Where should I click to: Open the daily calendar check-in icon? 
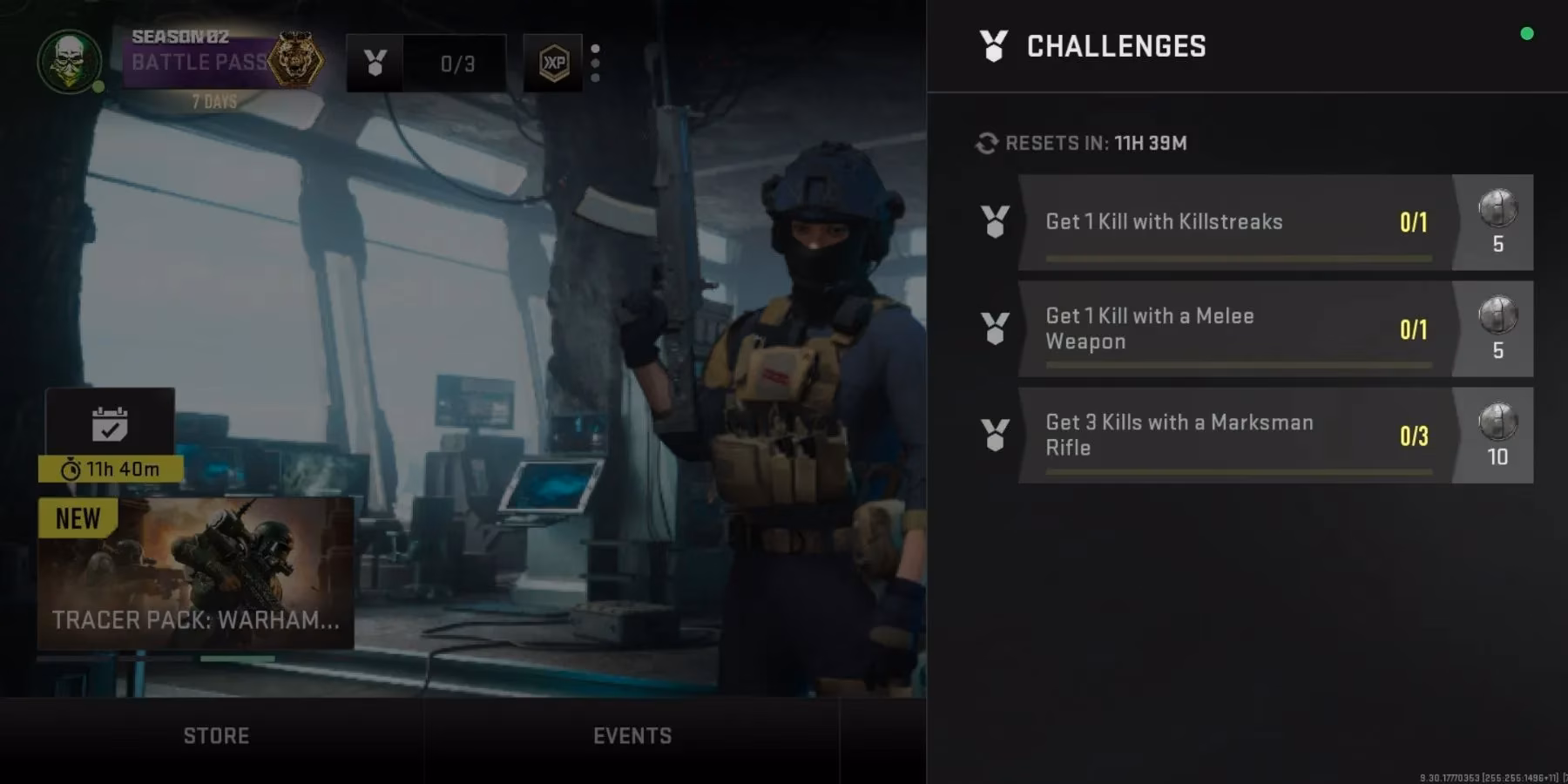(110, 423)
